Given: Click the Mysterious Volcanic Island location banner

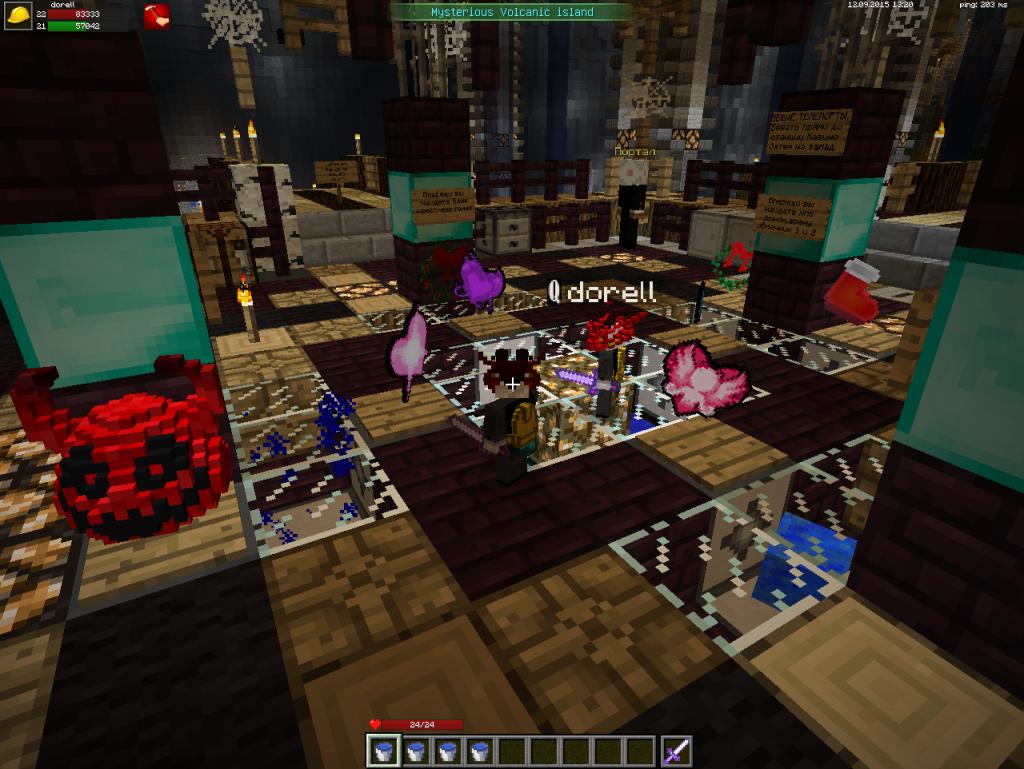Looking at the screenshot, I should [512, 12].
